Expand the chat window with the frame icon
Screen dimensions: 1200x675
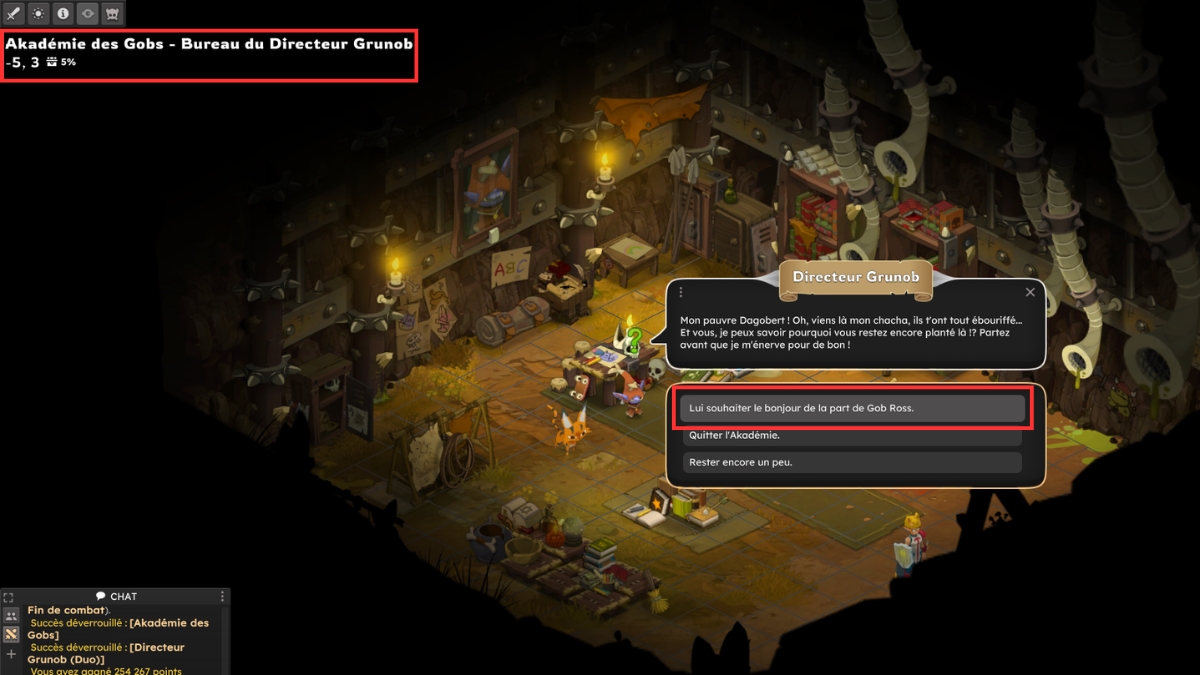click(9, 597)
